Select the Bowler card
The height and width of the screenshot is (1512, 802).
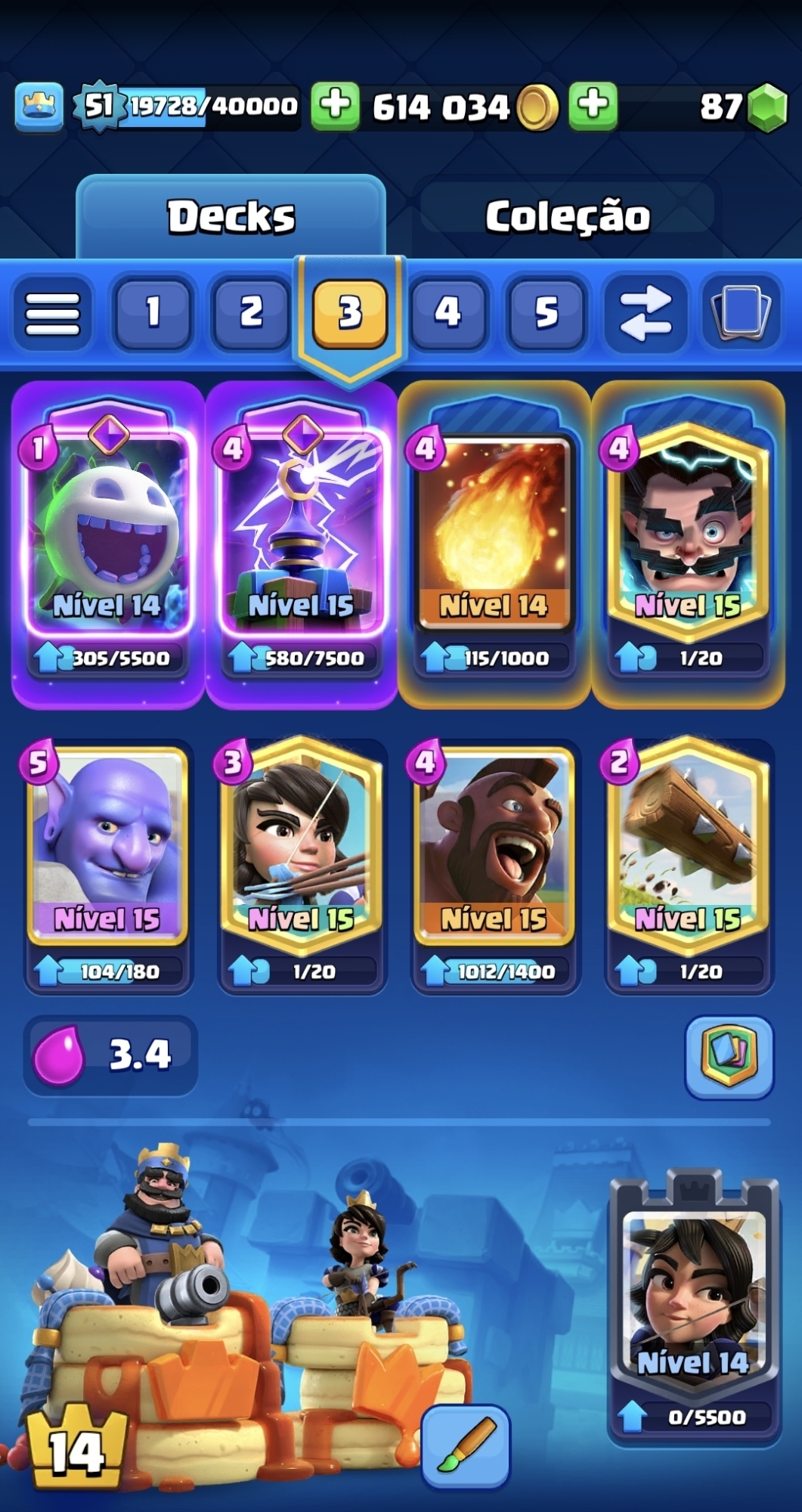click(x=107, y=847)
